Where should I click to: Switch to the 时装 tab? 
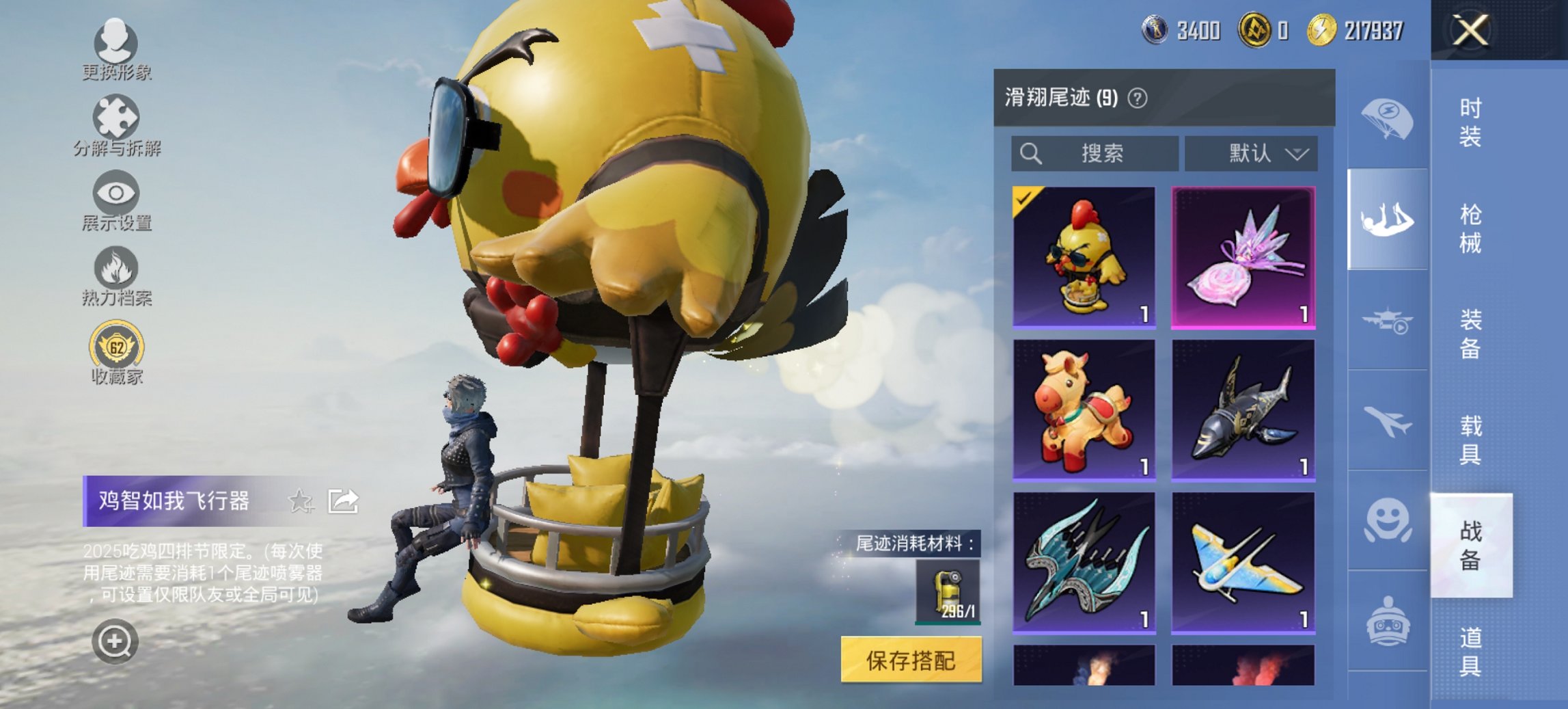1471,123
